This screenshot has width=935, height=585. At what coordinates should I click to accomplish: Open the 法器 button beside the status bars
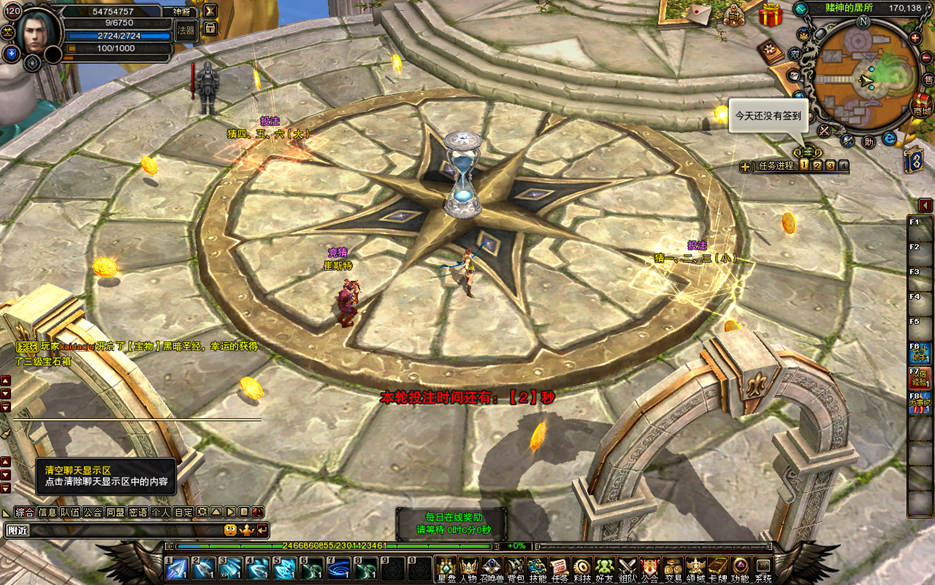point(186,31)
